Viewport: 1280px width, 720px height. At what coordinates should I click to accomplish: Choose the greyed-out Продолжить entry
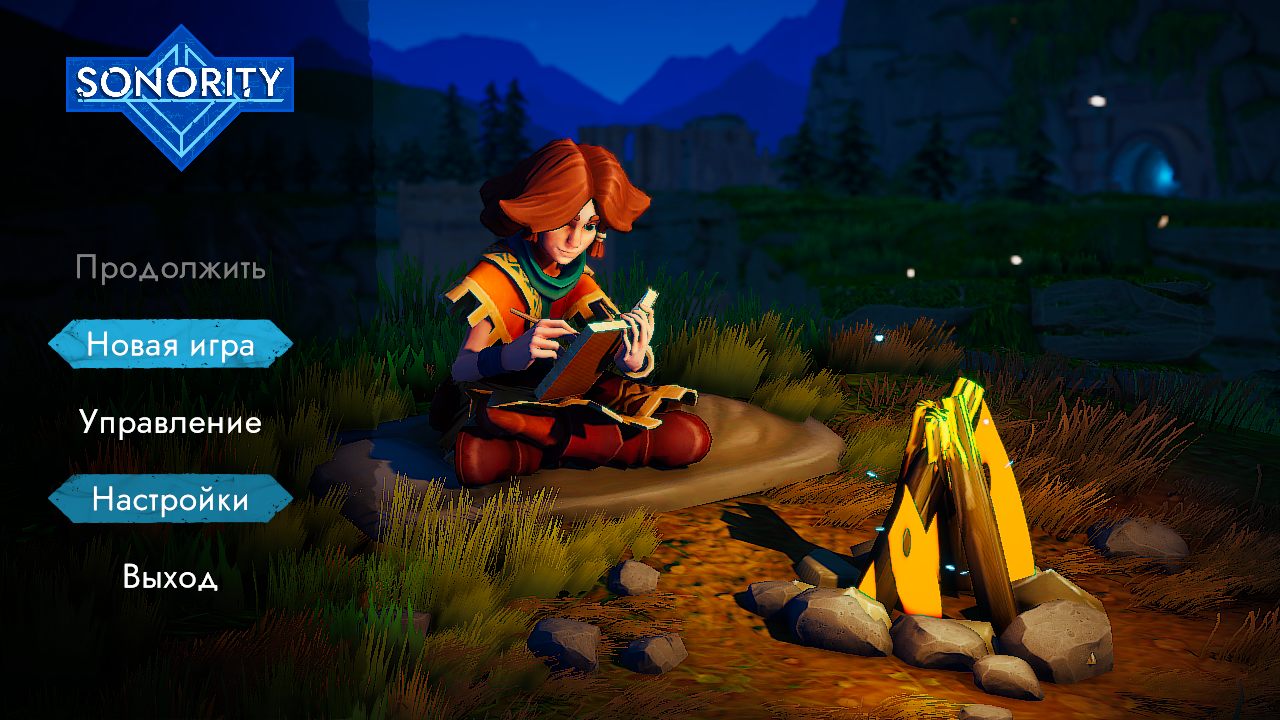170,268
